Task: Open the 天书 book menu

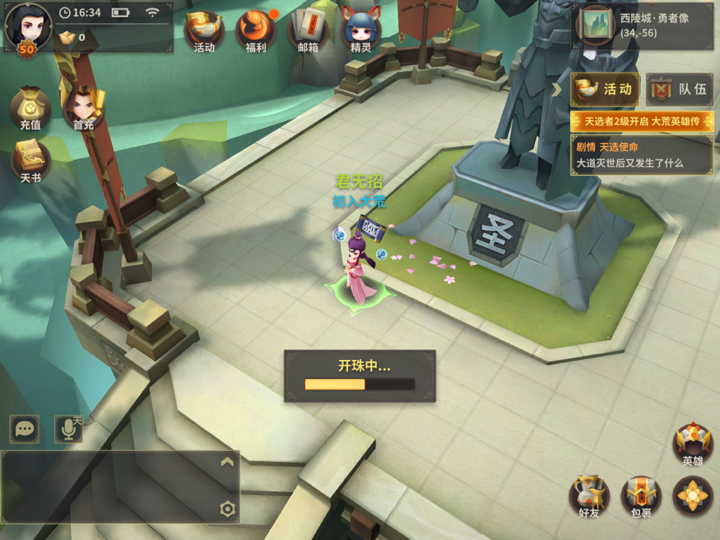Action: 30,162
